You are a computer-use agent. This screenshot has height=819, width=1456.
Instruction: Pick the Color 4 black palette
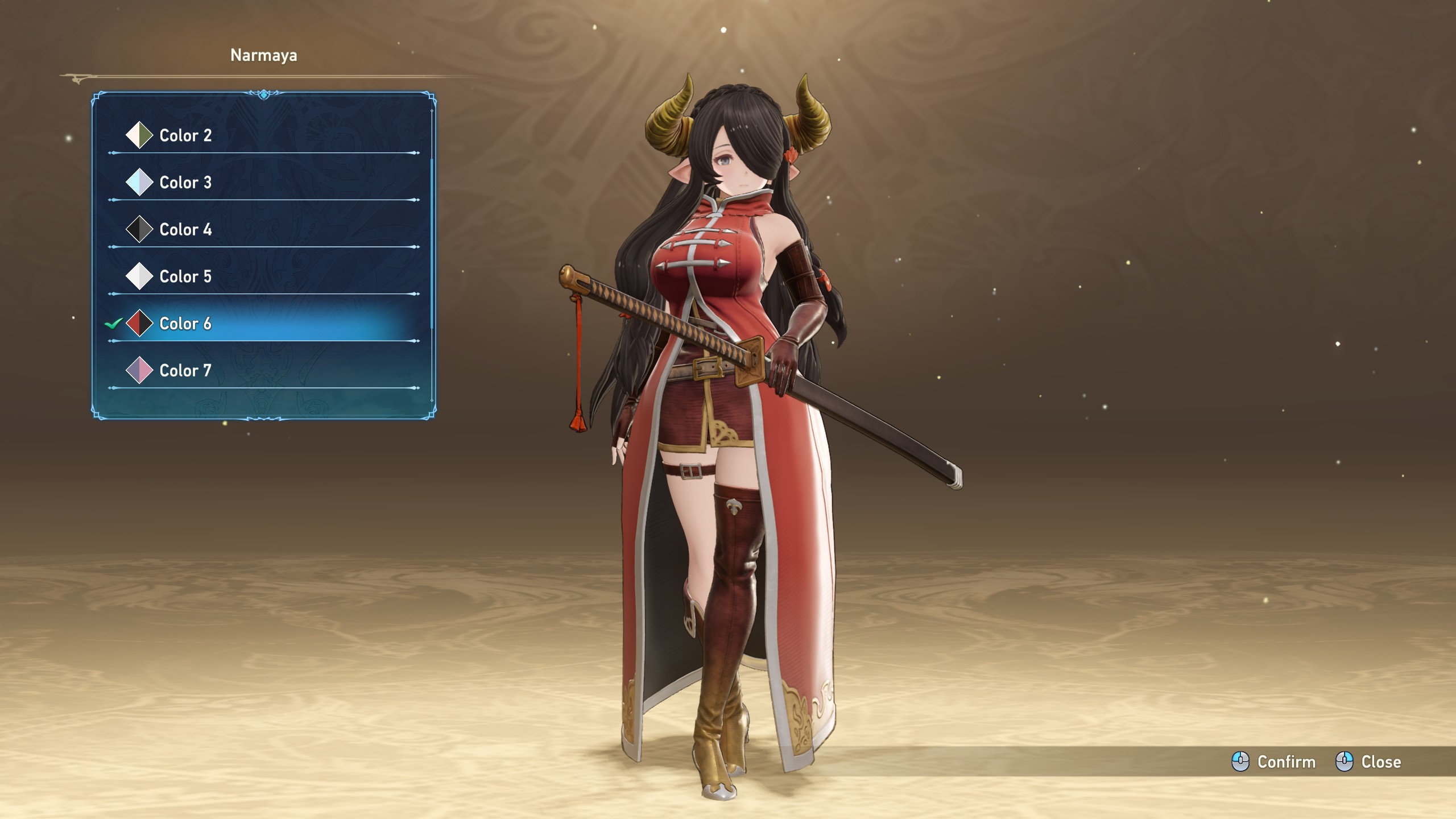tap(185, 230)
